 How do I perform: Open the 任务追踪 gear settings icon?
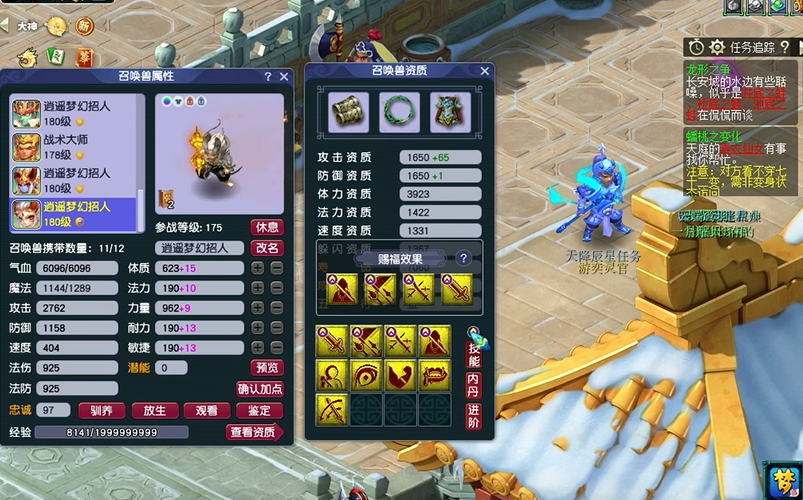[x=717, y=47]
